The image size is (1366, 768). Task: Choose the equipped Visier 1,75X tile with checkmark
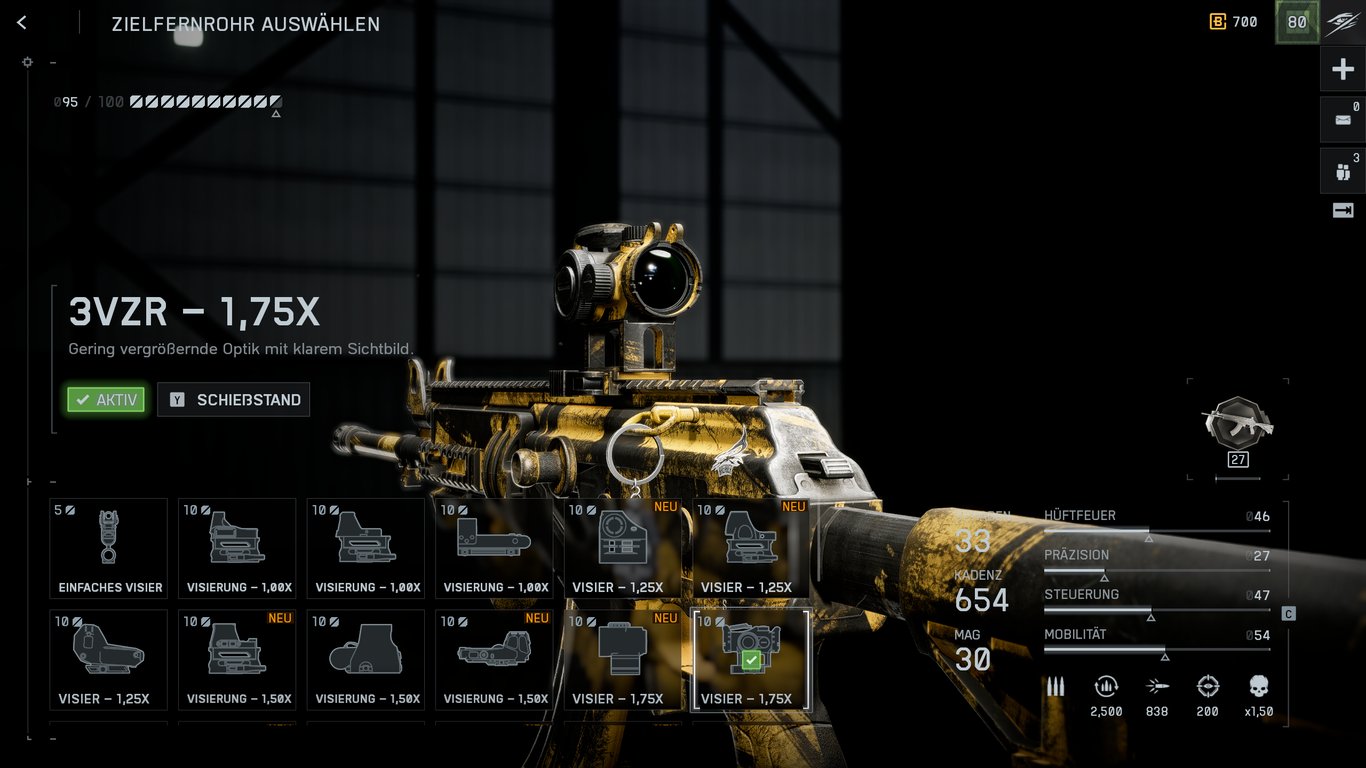pos(751,660)
